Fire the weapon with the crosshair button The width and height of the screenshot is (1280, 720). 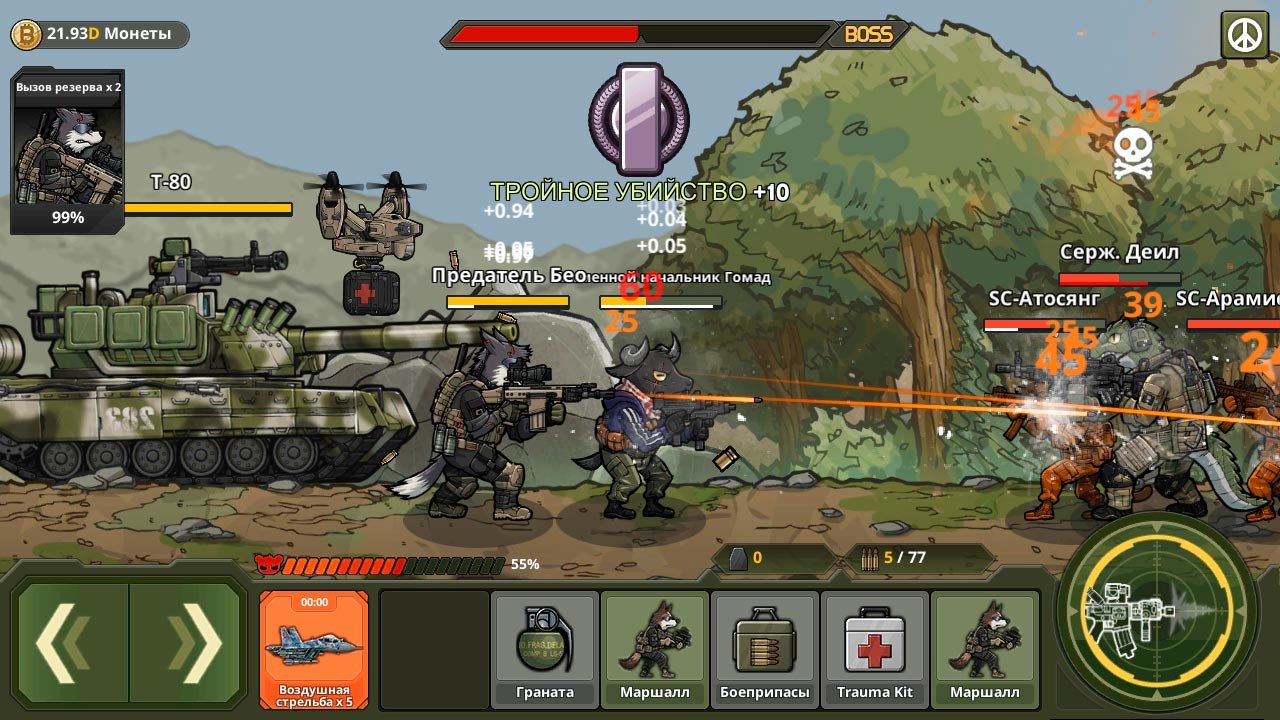[x=1158, y=610]
